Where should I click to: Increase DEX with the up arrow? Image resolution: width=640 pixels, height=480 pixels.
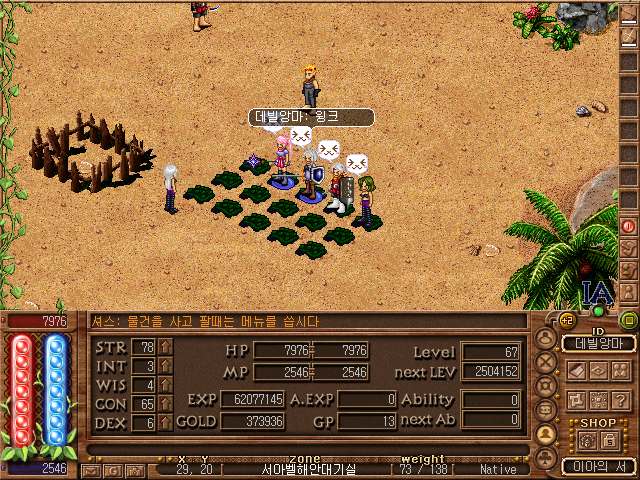tap(165, 423)
